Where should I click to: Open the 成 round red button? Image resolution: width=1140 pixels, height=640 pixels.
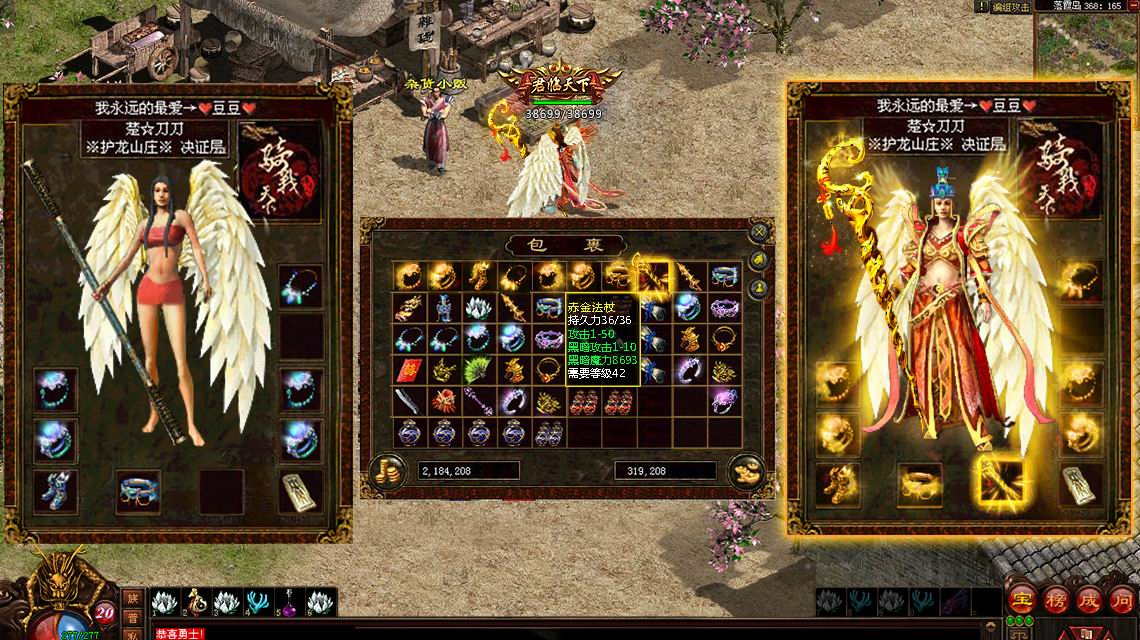pos(1089,601)
